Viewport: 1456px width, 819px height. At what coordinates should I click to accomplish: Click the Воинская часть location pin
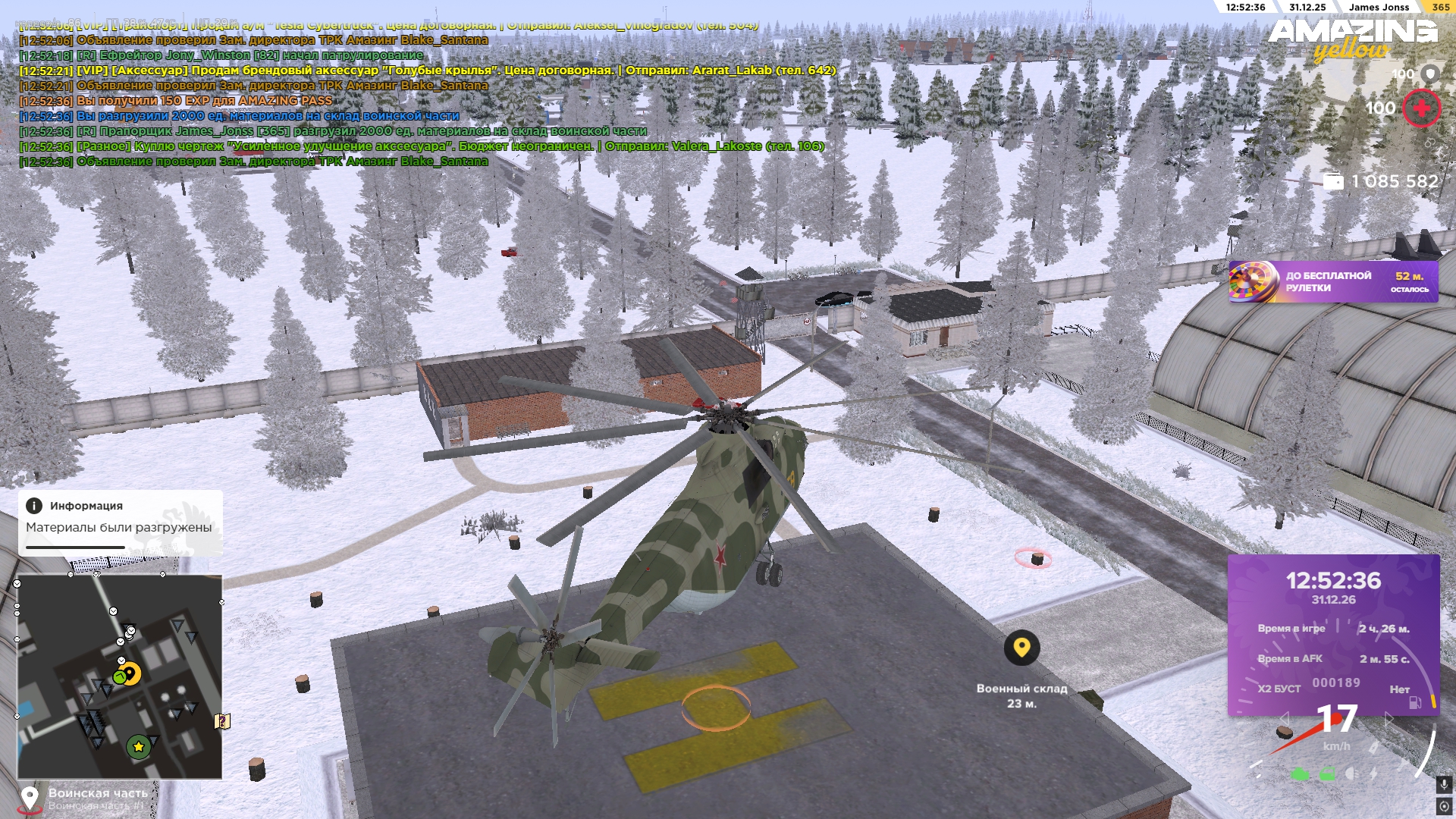click(x=30, y=798)
